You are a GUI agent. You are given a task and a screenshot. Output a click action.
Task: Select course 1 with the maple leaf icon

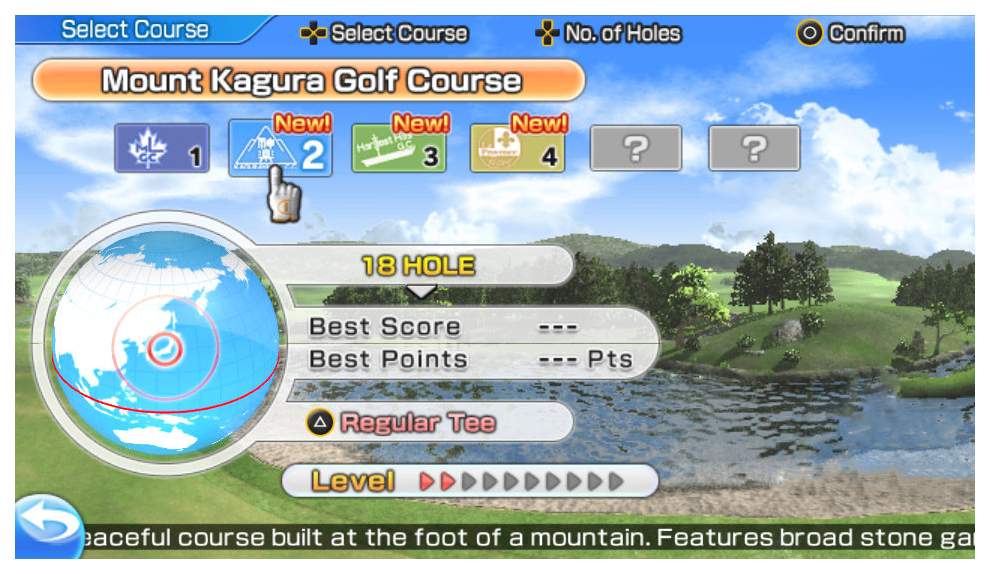click(x=161, y=149)
